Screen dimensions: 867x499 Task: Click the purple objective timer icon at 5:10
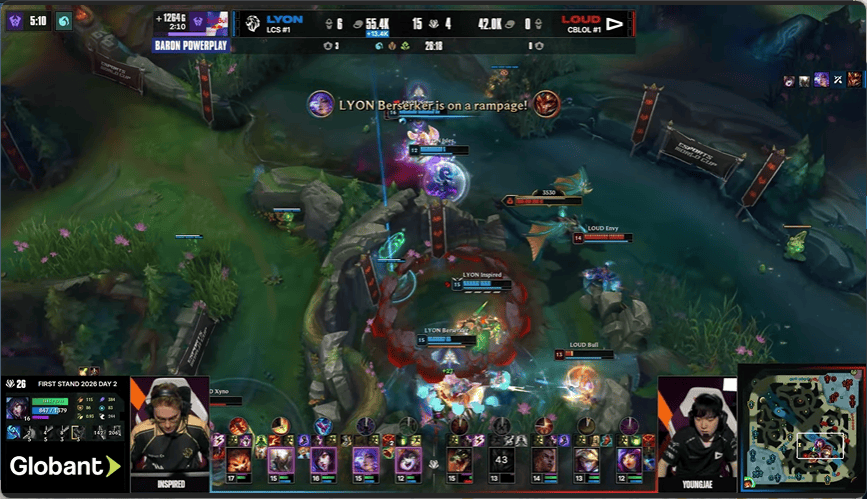coord(16,21)
